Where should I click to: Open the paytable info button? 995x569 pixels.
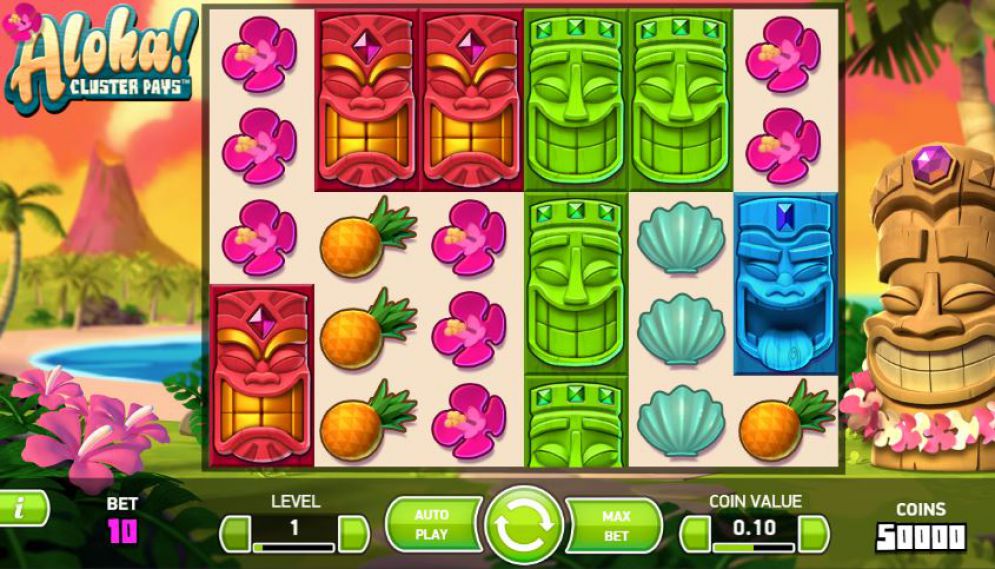[22, 508]
